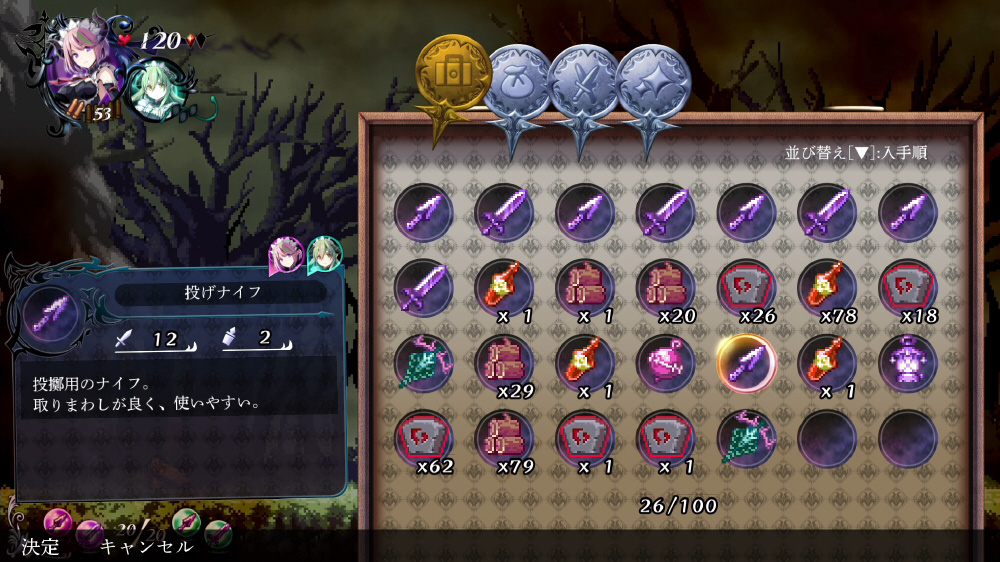The height and width of the screenshot is (562, 1000).
Task: Switch to the crossed swords tab
Action: (x=583, y=80)
